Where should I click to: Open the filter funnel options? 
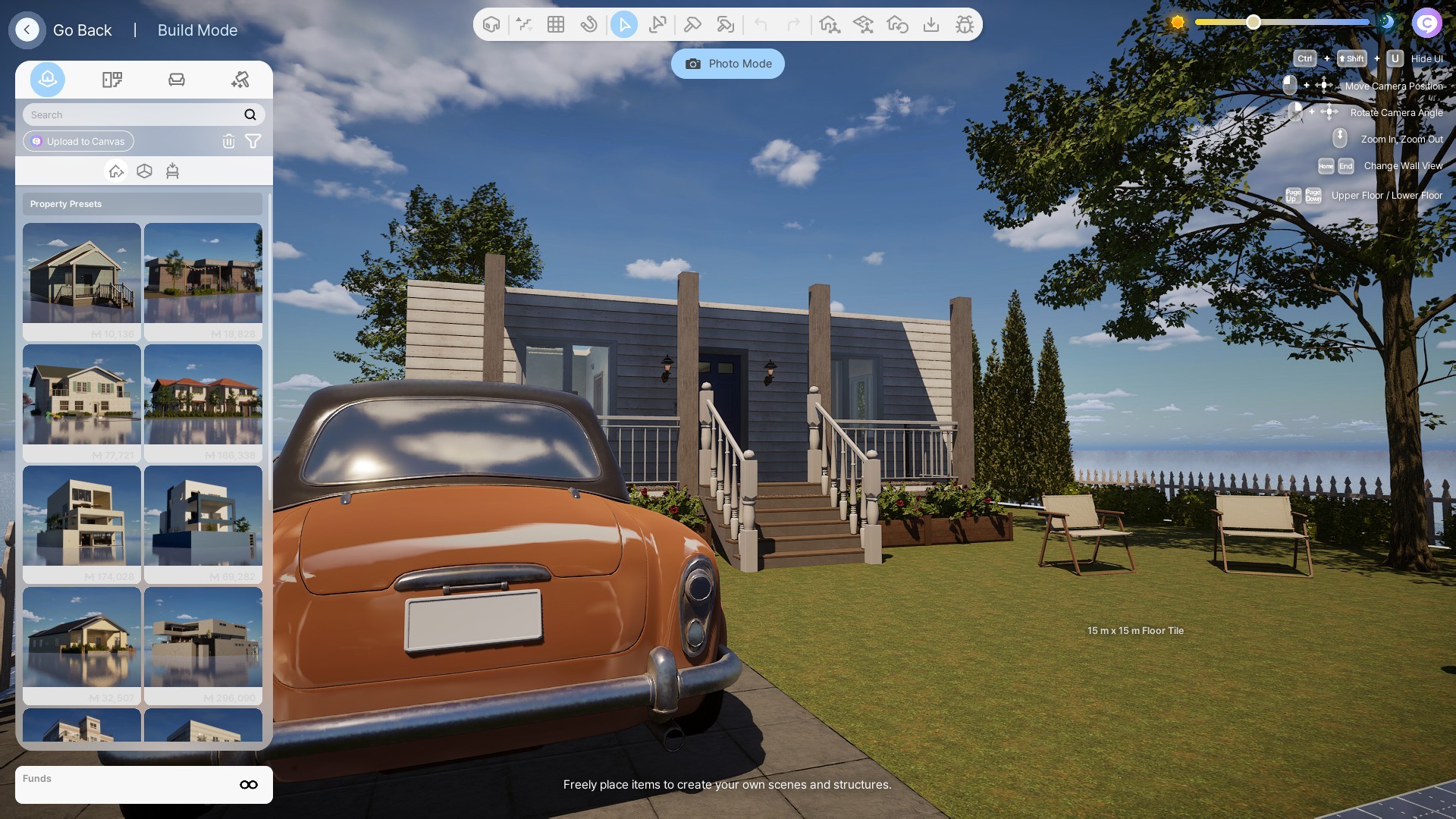tap(253, 141)
